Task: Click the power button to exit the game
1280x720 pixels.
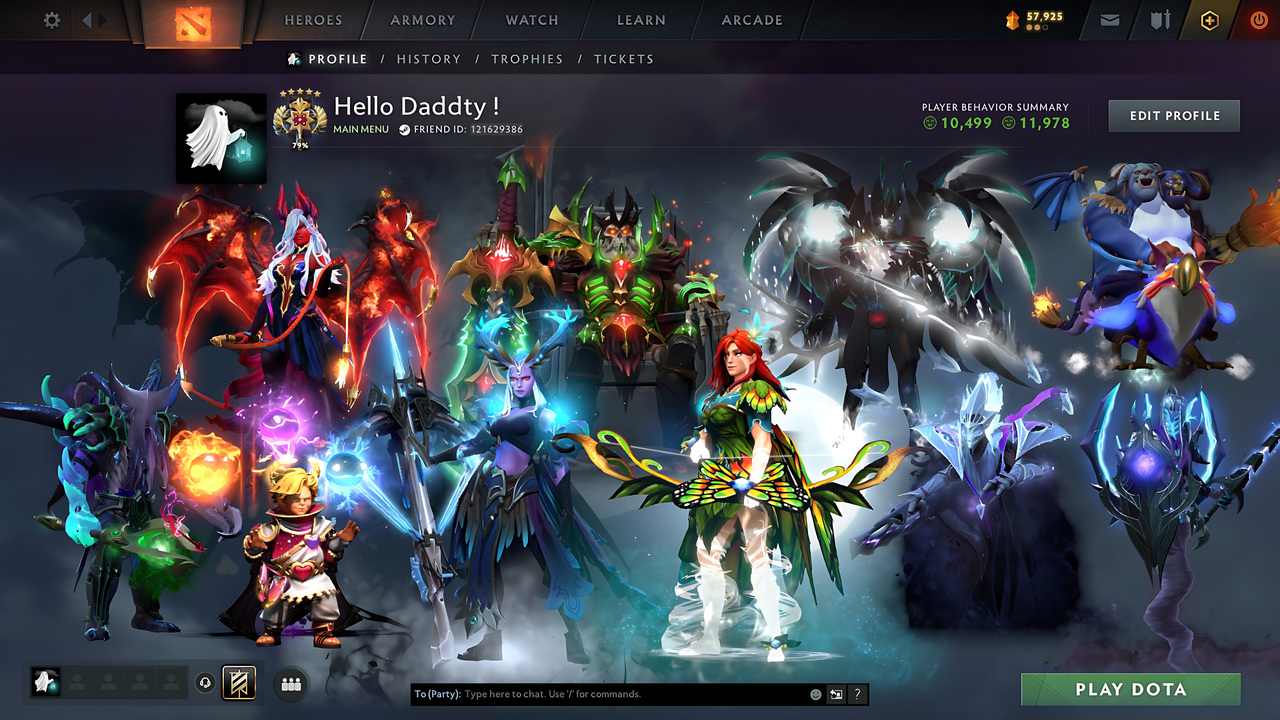Action: coord(1258,18)
